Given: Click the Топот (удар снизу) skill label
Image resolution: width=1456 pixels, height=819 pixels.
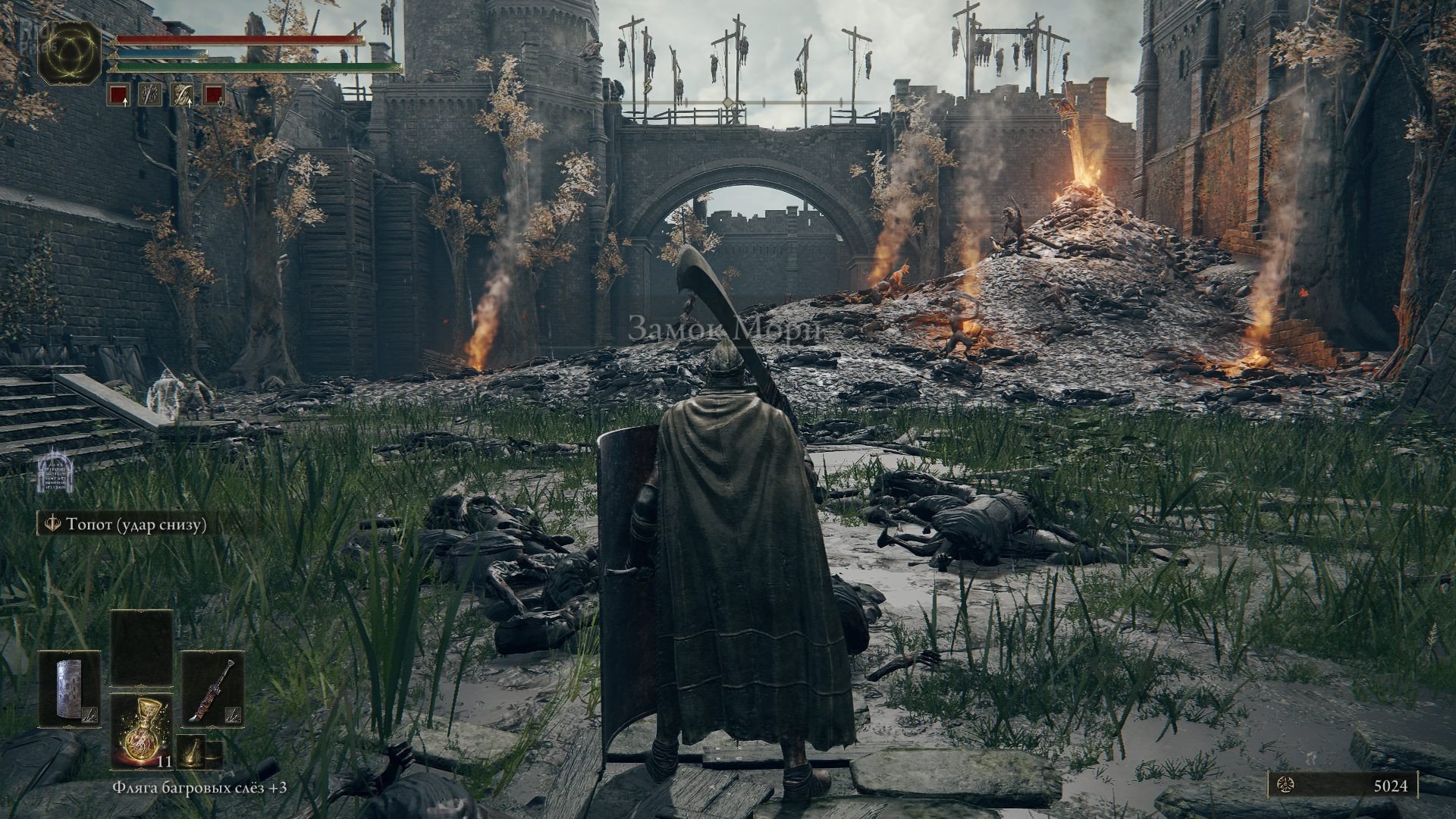Looking at the screenshot, I should [x=126, y=525].
